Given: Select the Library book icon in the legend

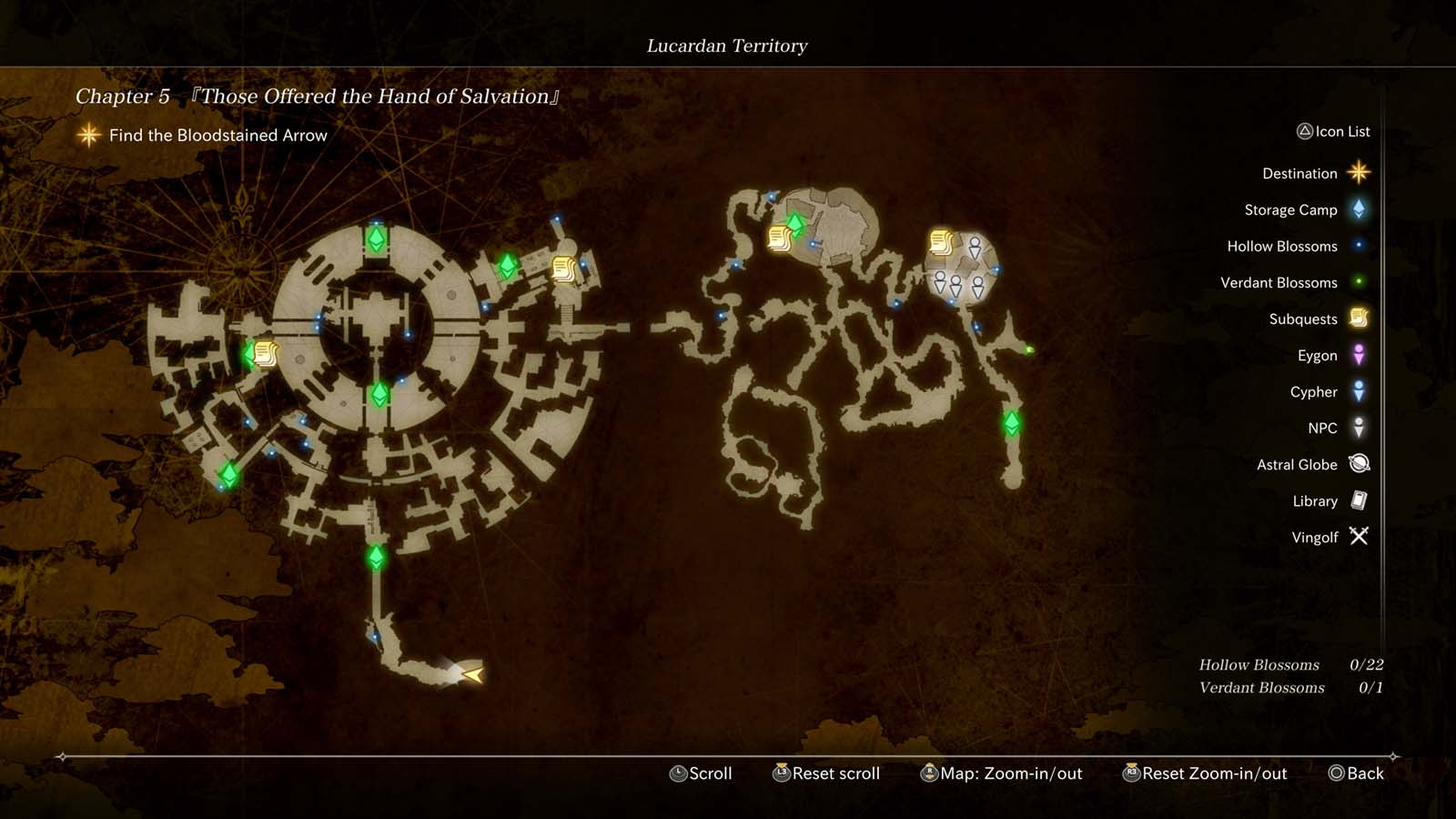Looking at the screenshot, I should 1357,500.
